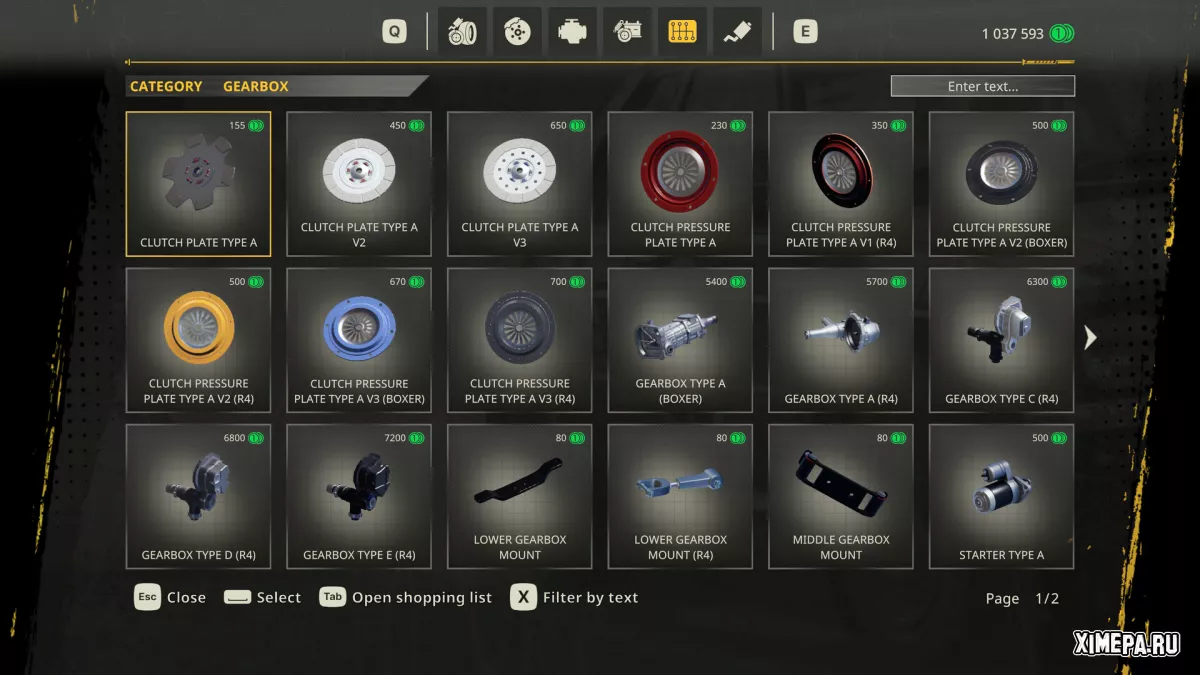Select Gearbox Type A (Boxer)
Screen dimensions: 1200x675
[680, 340]
